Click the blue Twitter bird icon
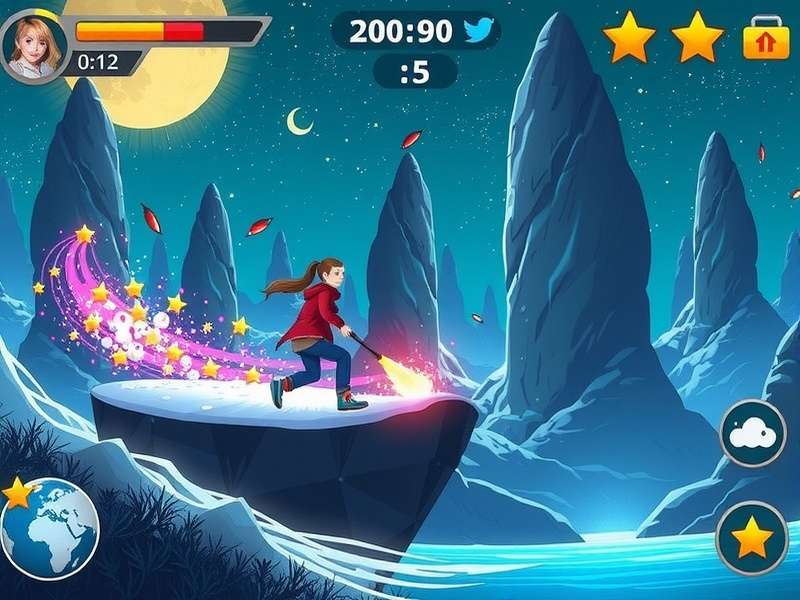The height and width of the screenshot is (600, 800). tap(478, 31)
